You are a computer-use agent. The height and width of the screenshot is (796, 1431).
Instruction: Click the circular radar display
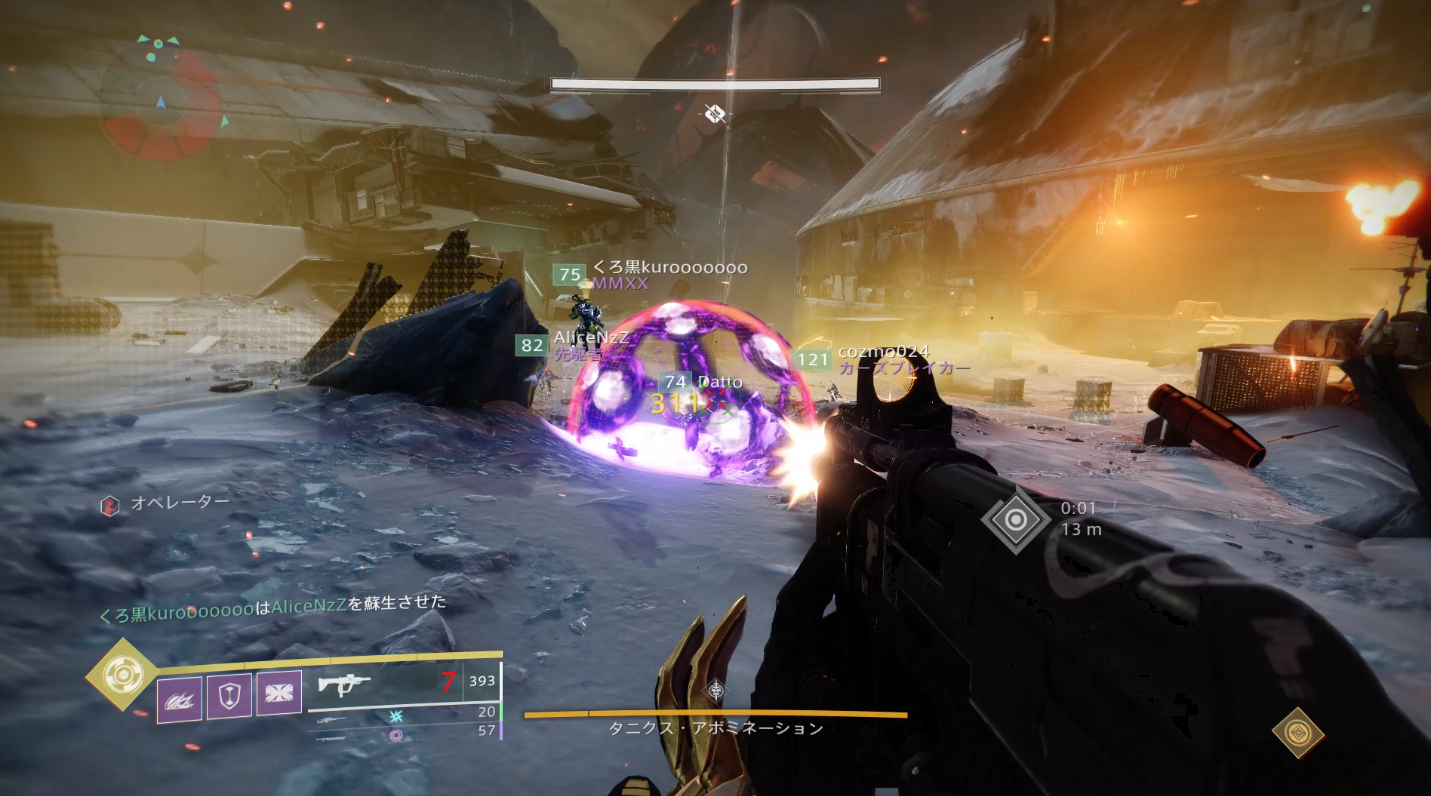[161, 99]
